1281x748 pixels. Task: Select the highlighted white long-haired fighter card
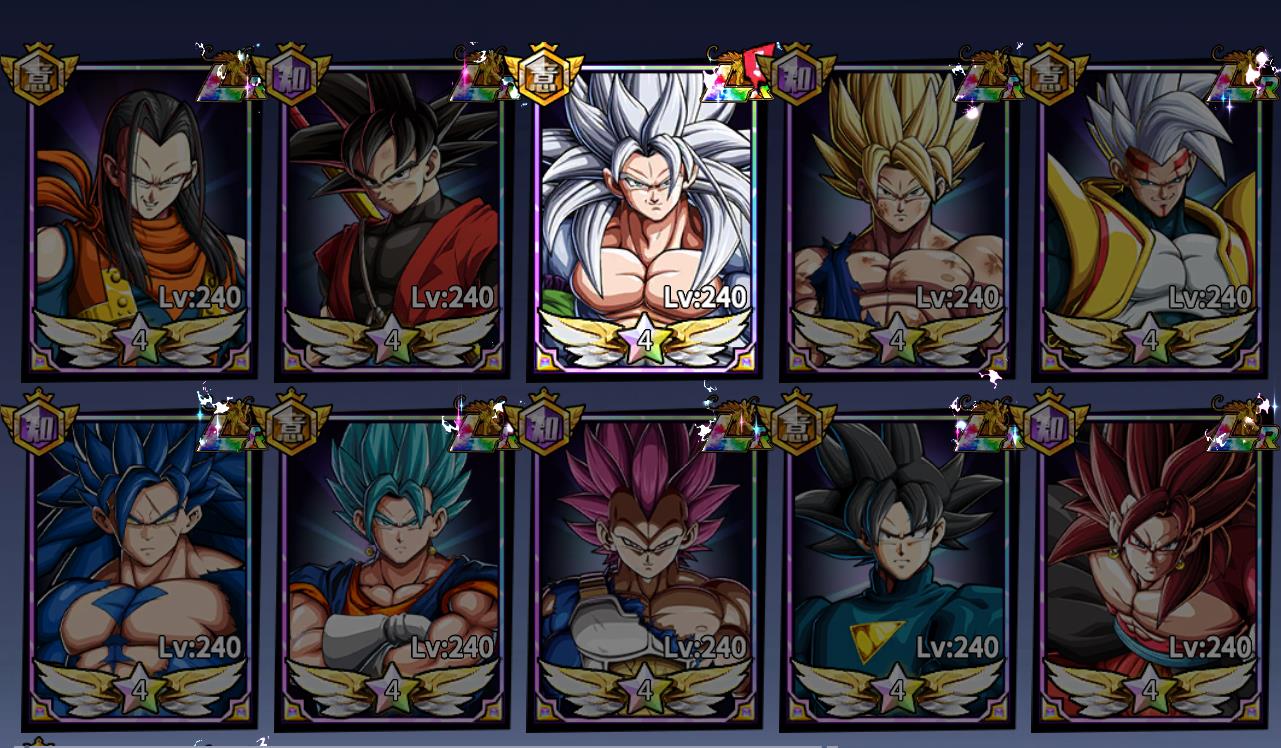(x=645, y=215)
